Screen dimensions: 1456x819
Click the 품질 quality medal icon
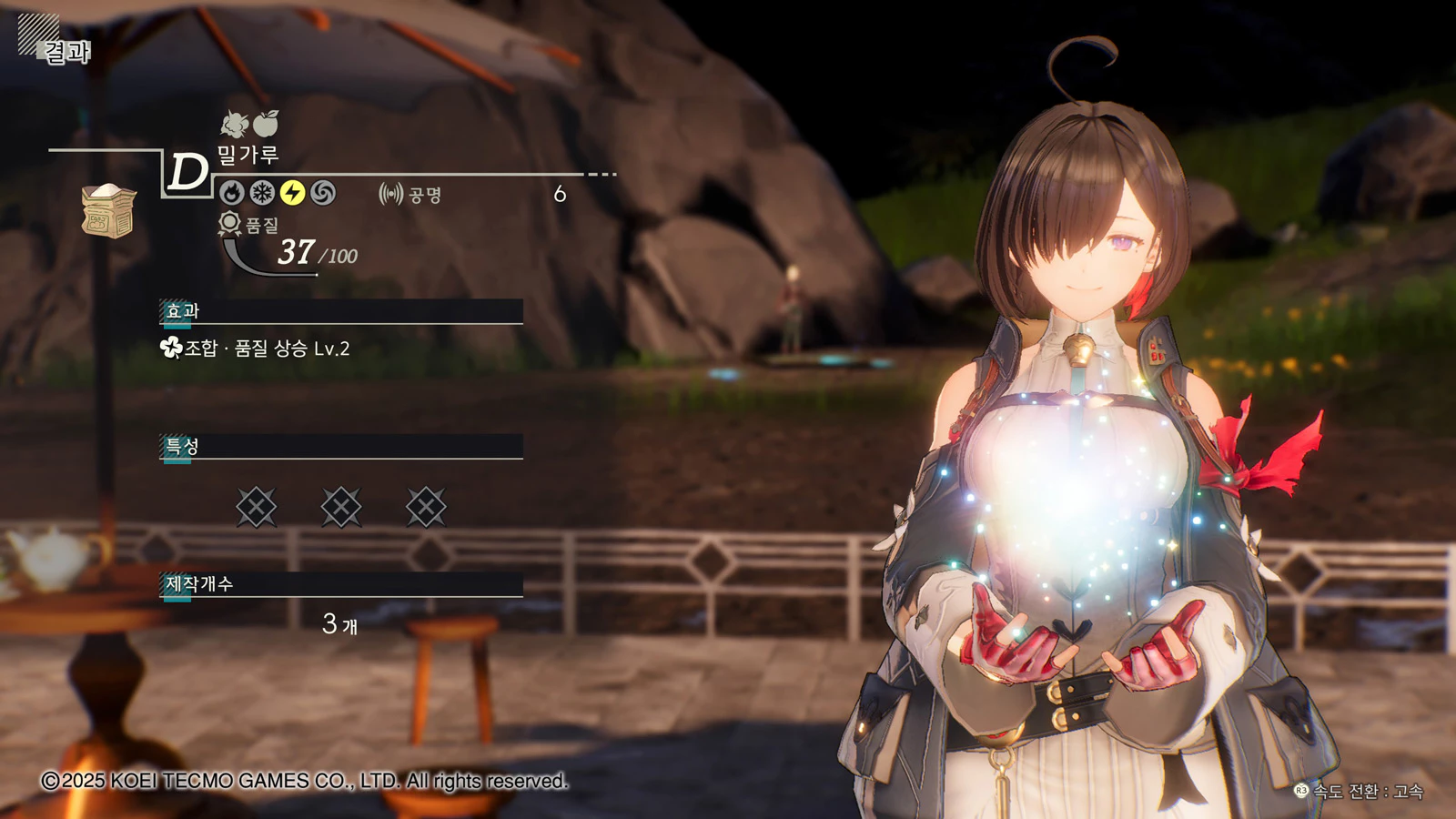[x=229, y=223]
